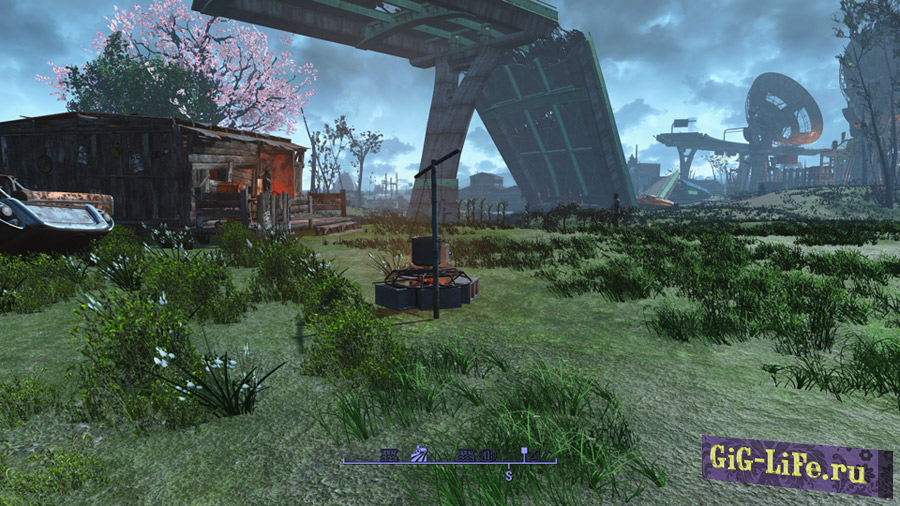This screenshot has width=900, height=506.
Task: Click the oval location marker on compass
Action: click(x=489, y=455)
